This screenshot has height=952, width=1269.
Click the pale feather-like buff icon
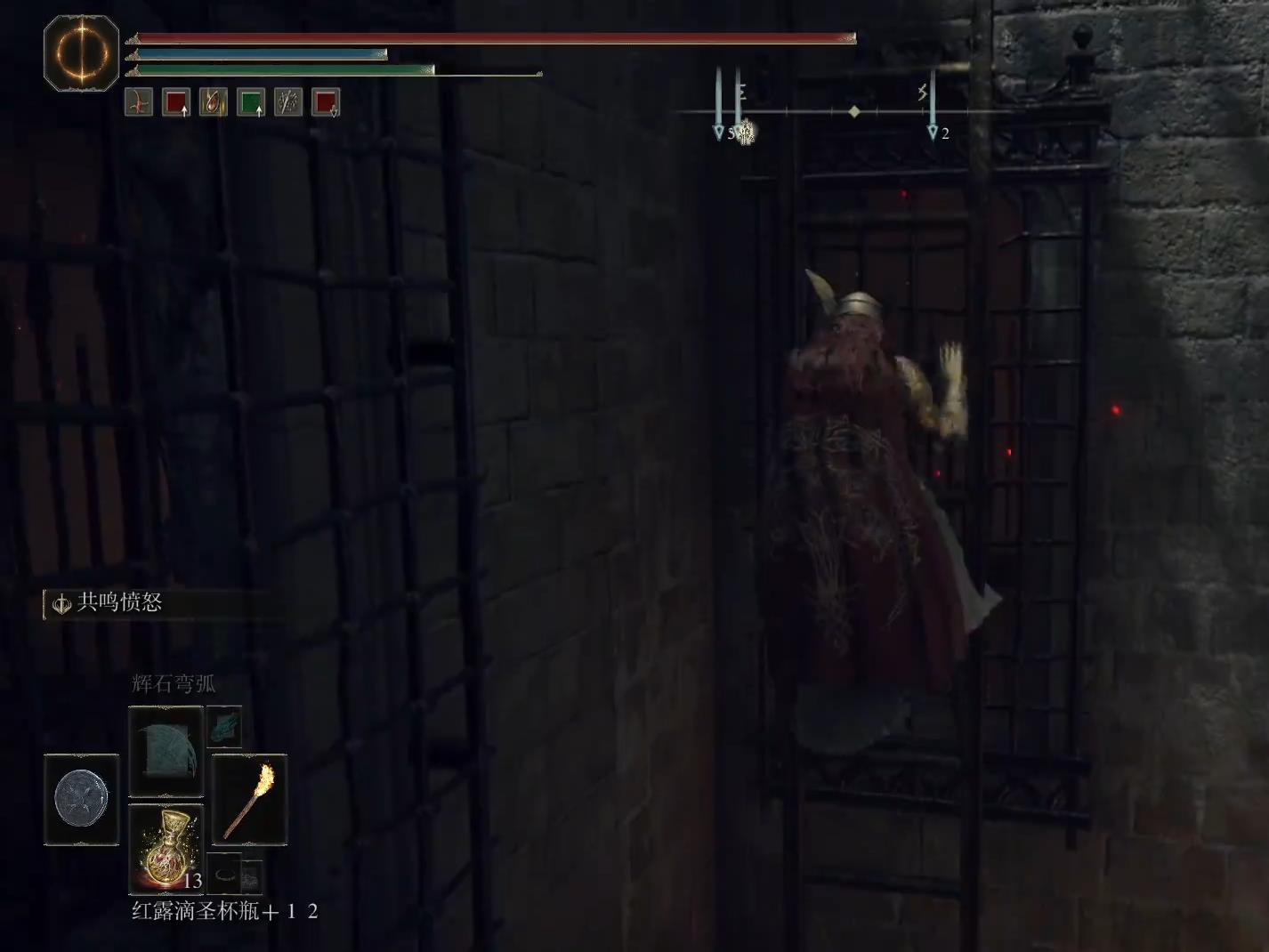coord(288,103)
